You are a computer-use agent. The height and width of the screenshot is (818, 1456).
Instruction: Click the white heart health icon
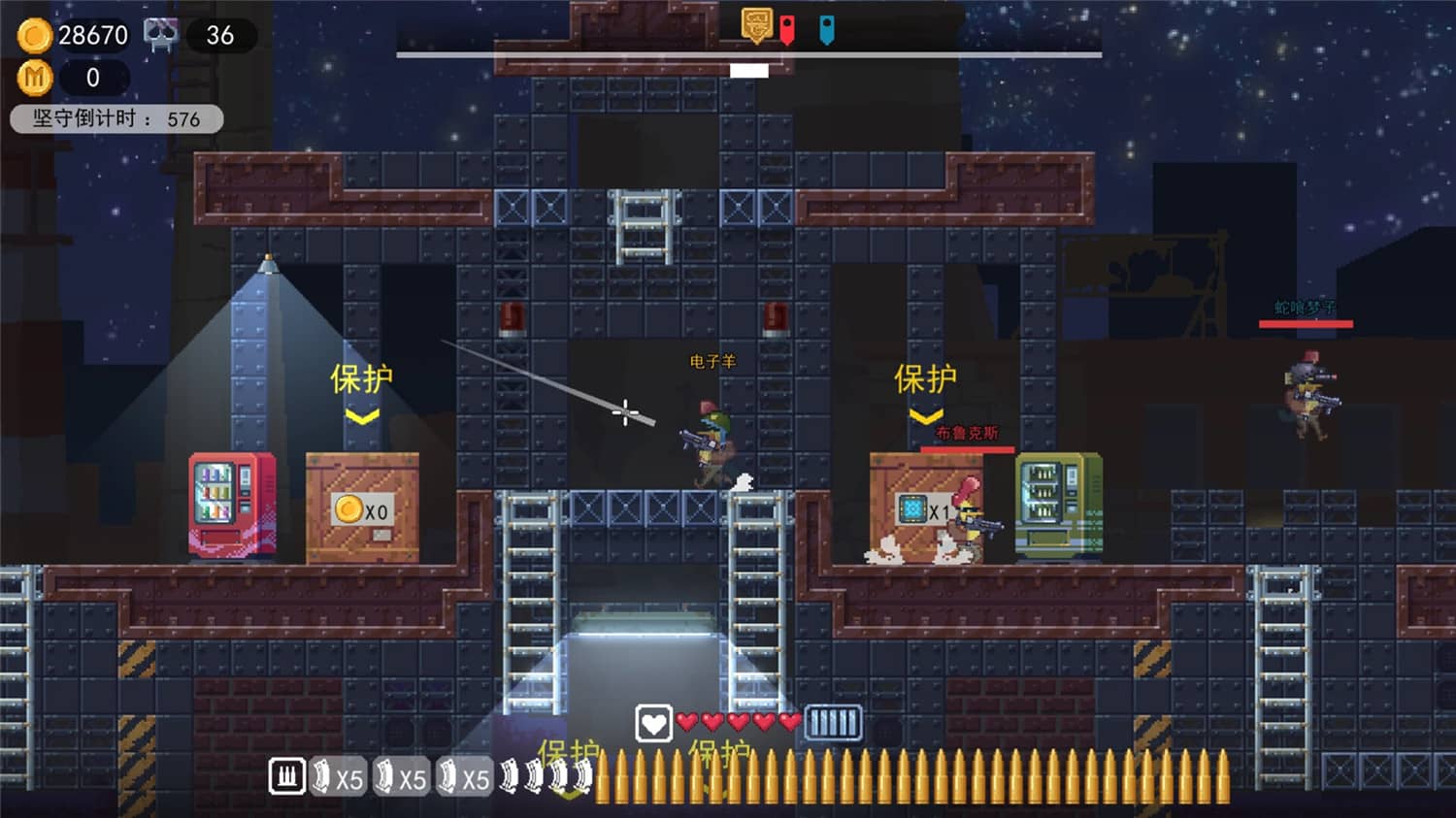[x=653, y=722]
